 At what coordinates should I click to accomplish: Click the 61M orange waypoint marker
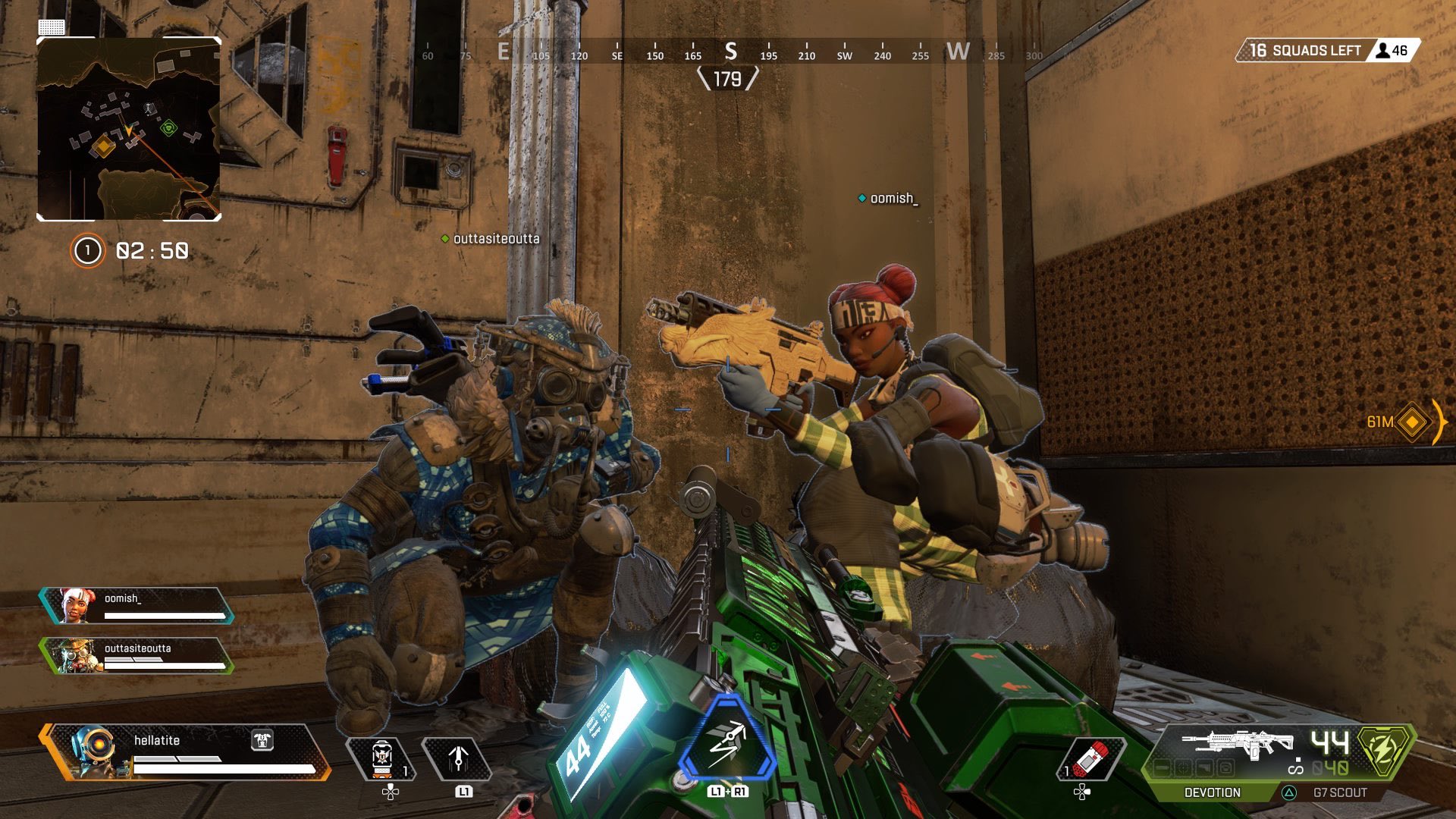click(x=1412, y=422)
